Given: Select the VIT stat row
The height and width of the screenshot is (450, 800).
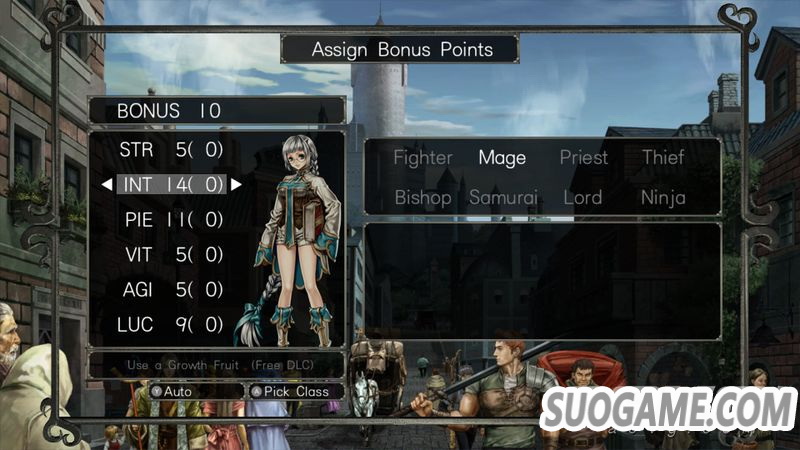Looking at the screenshot, I should 171,254.
